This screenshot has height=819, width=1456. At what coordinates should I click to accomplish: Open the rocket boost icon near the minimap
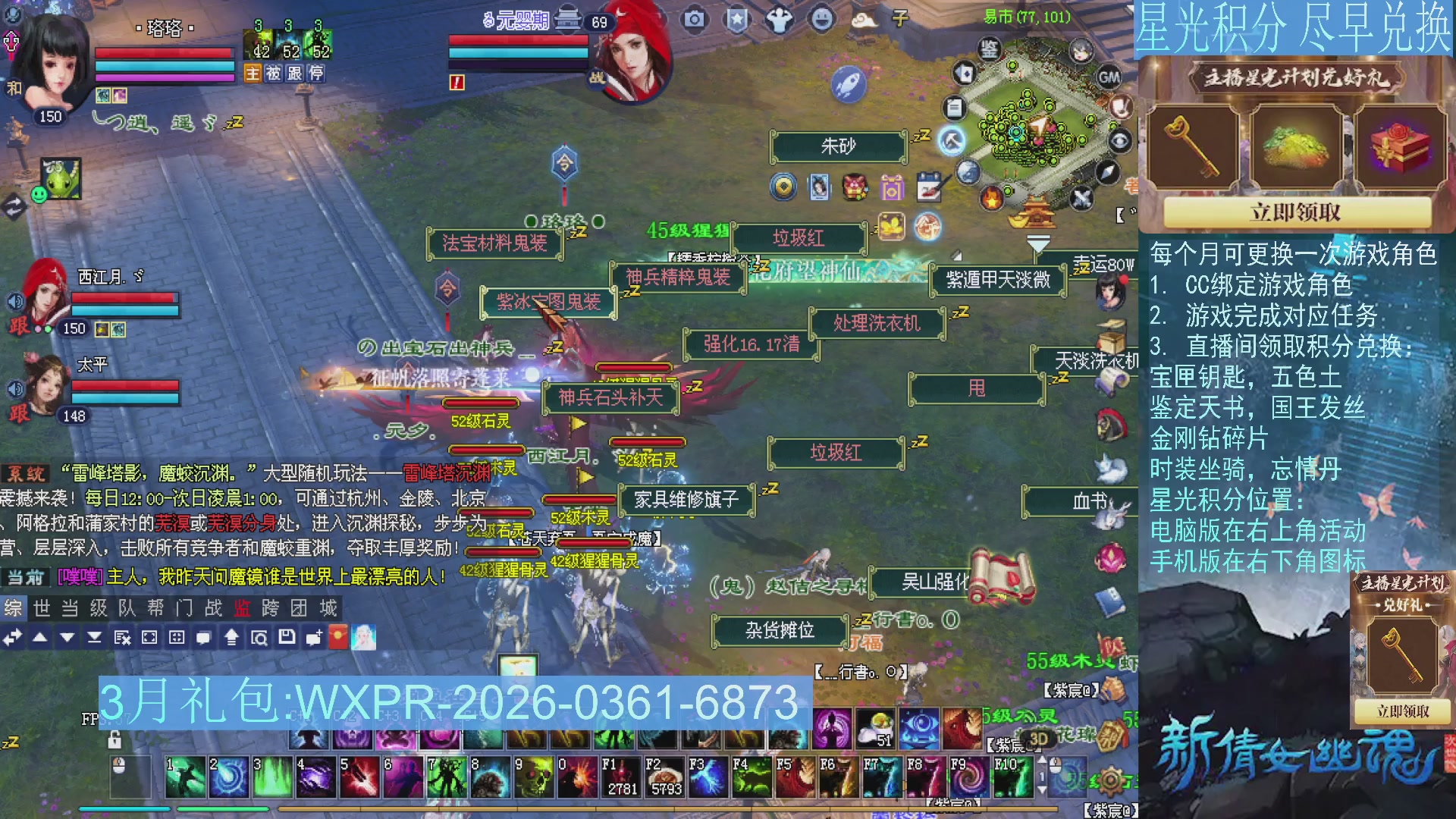click(x=847, y=84)
